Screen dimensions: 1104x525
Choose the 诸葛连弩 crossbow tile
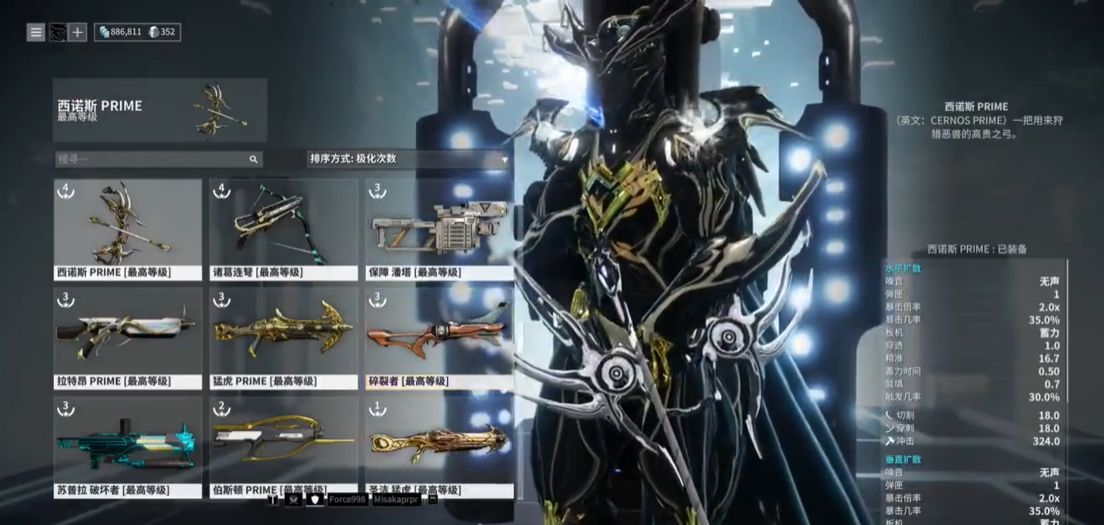tap(283, 229)
